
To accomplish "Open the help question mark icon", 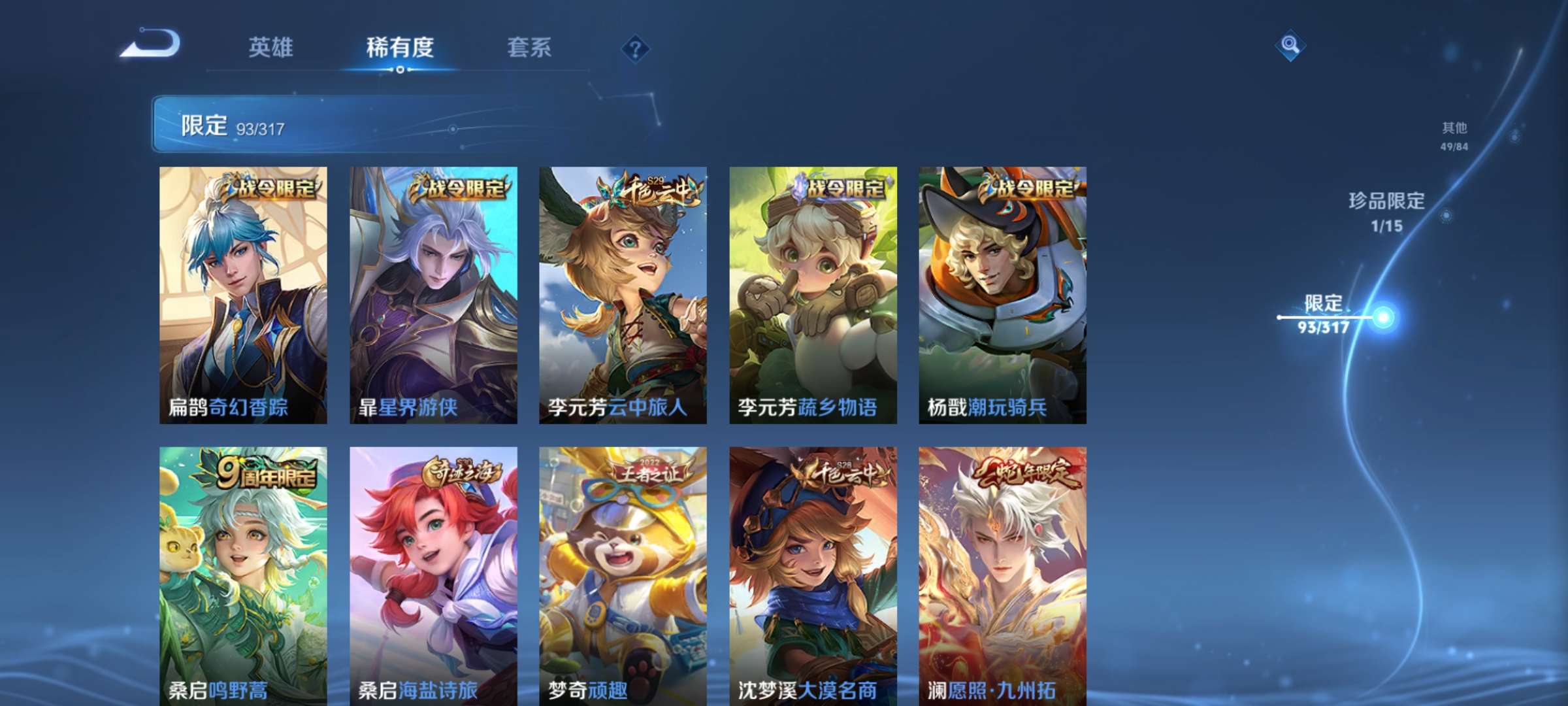I will coord(634,48).
